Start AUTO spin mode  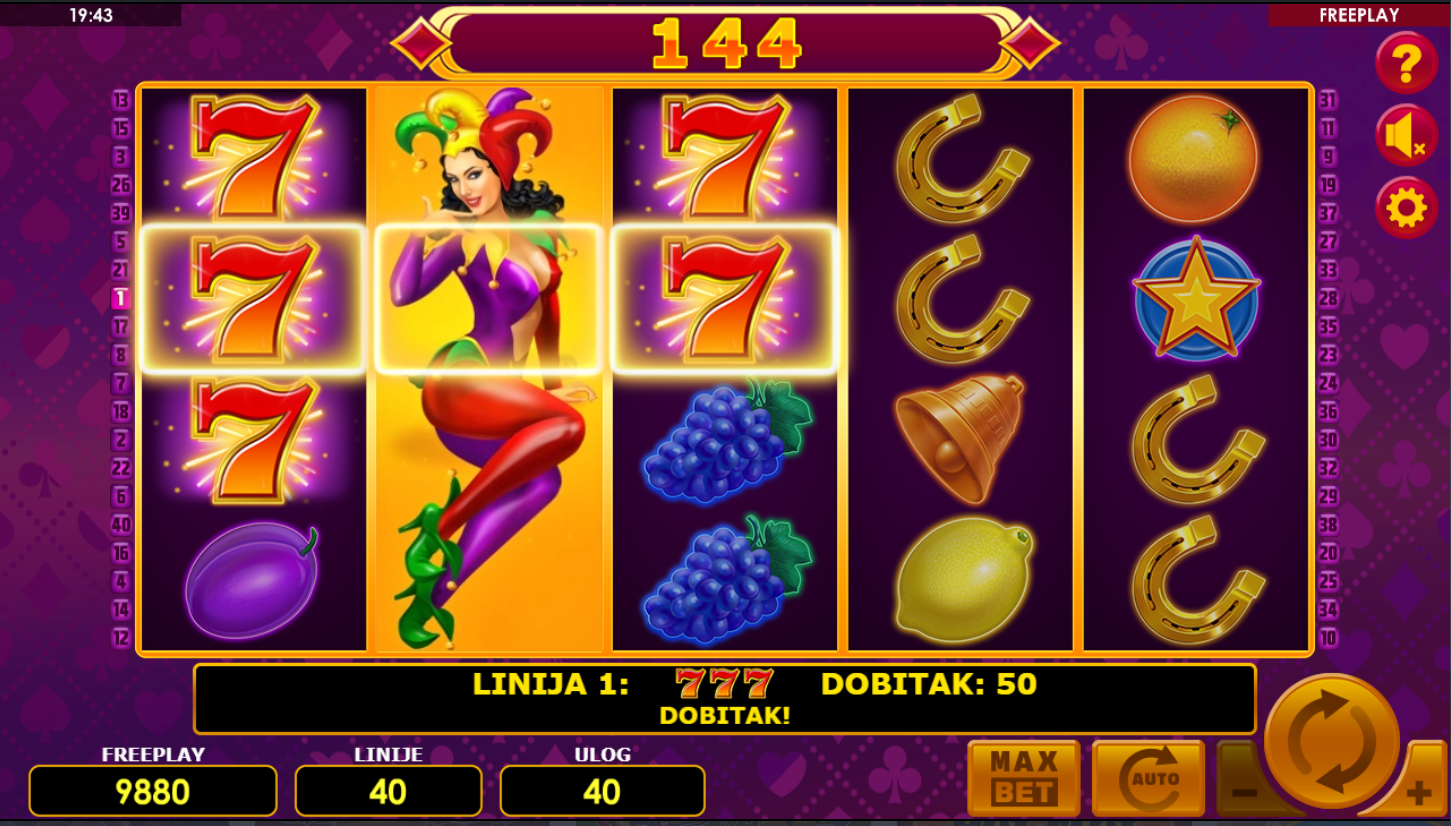1147,778
